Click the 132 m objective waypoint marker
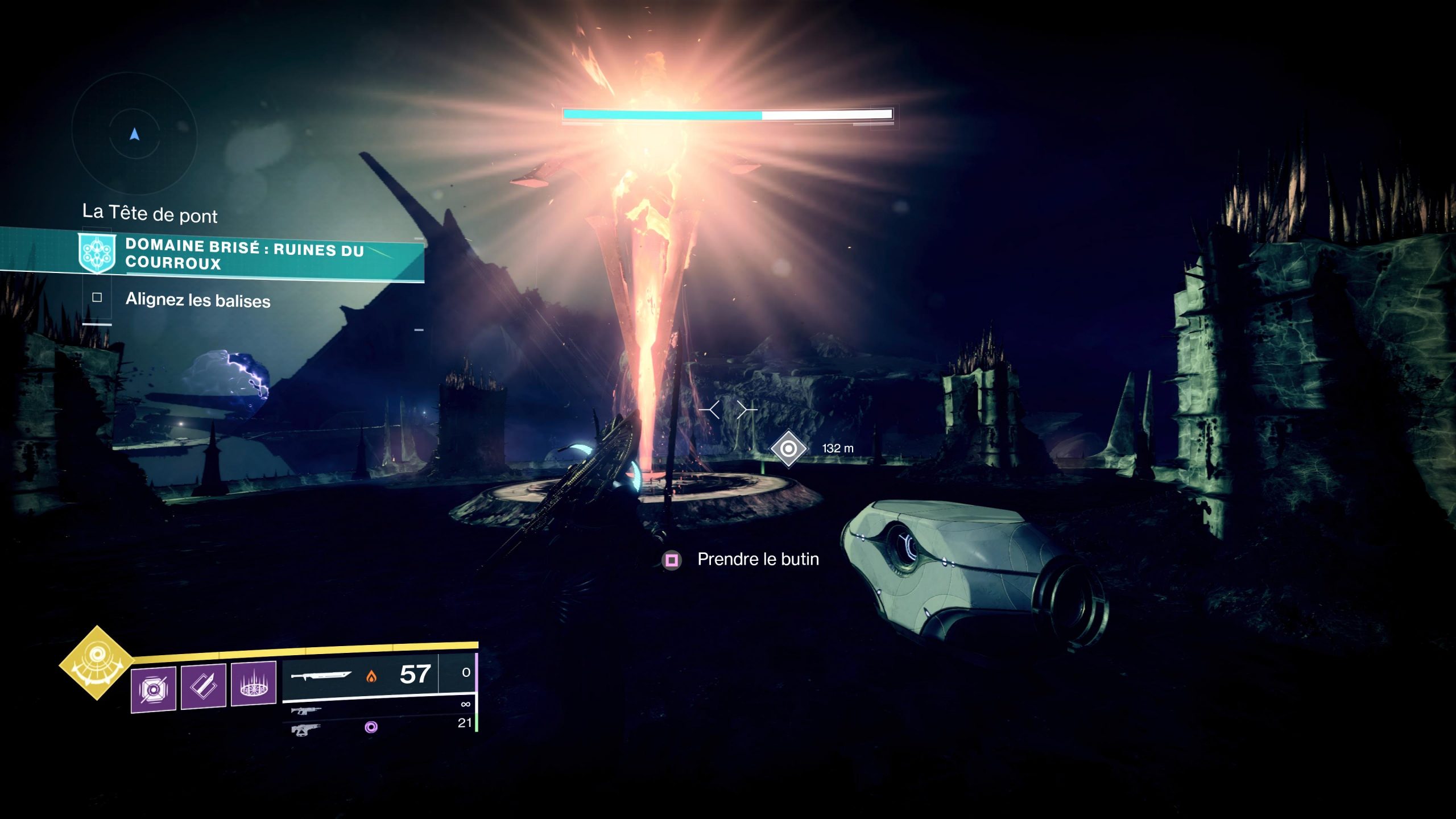 coord(788,449)
